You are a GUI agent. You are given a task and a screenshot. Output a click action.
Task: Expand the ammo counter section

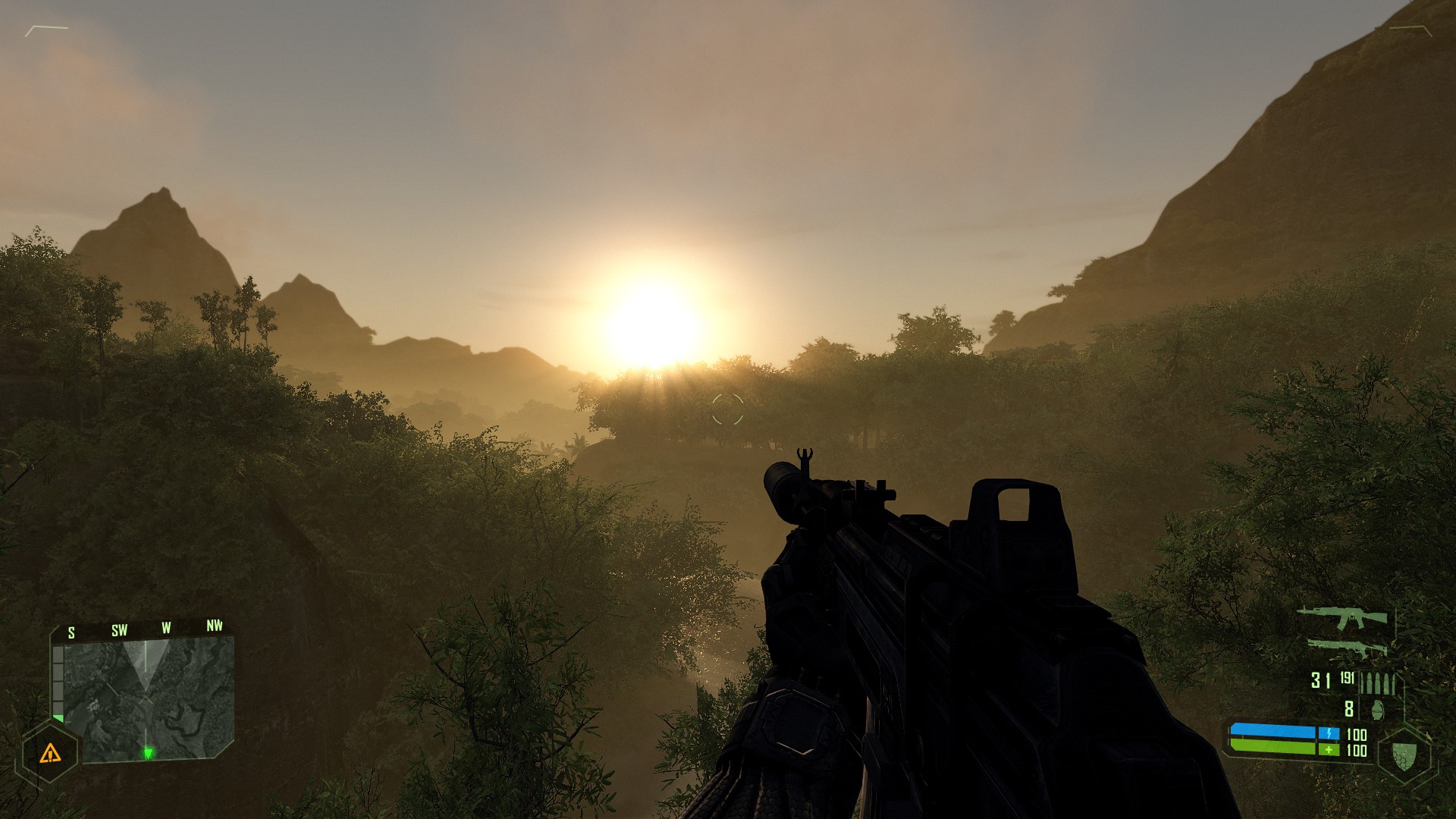click(1350, 681)
